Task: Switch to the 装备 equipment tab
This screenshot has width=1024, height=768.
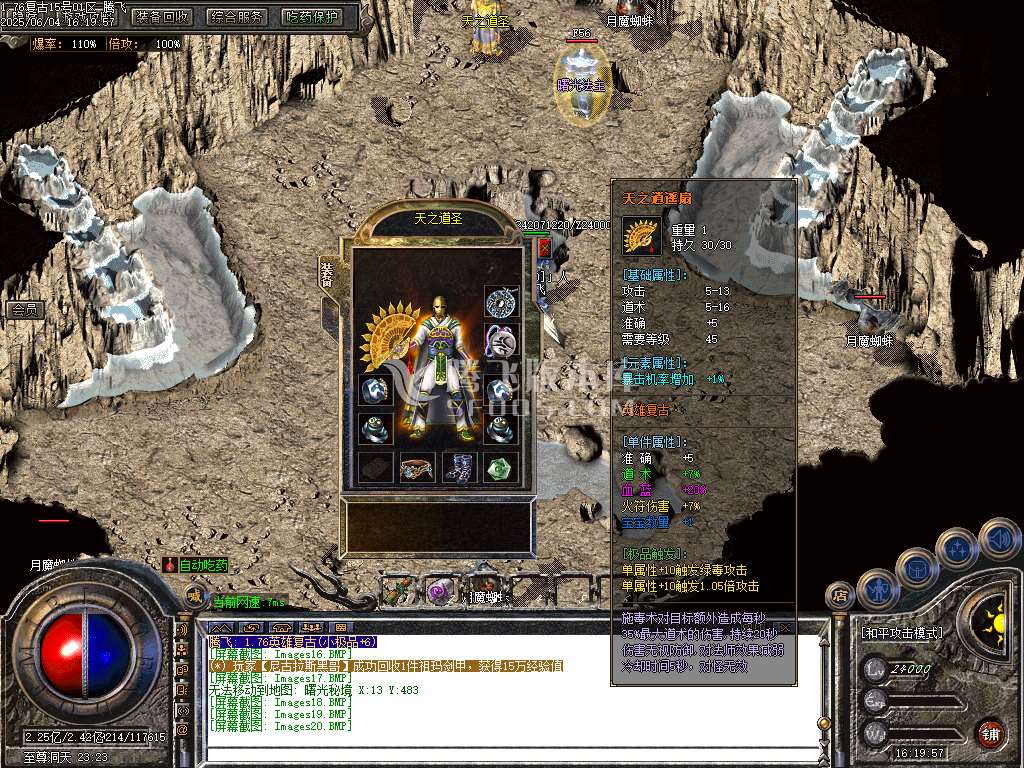Action: point(327,274)
